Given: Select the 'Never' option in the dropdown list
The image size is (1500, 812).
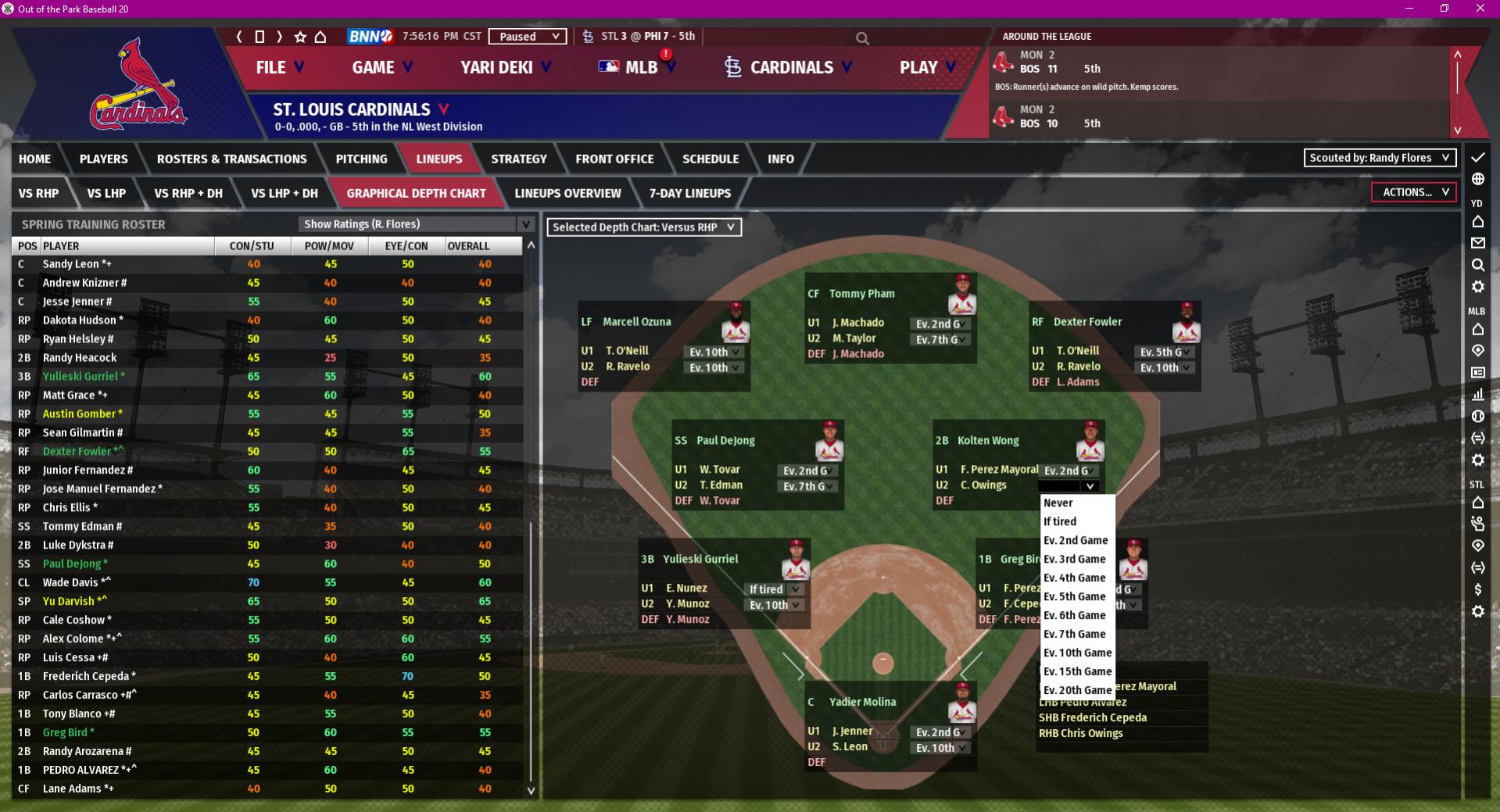Looking at the screenshot, I should tap(1058, 503).
